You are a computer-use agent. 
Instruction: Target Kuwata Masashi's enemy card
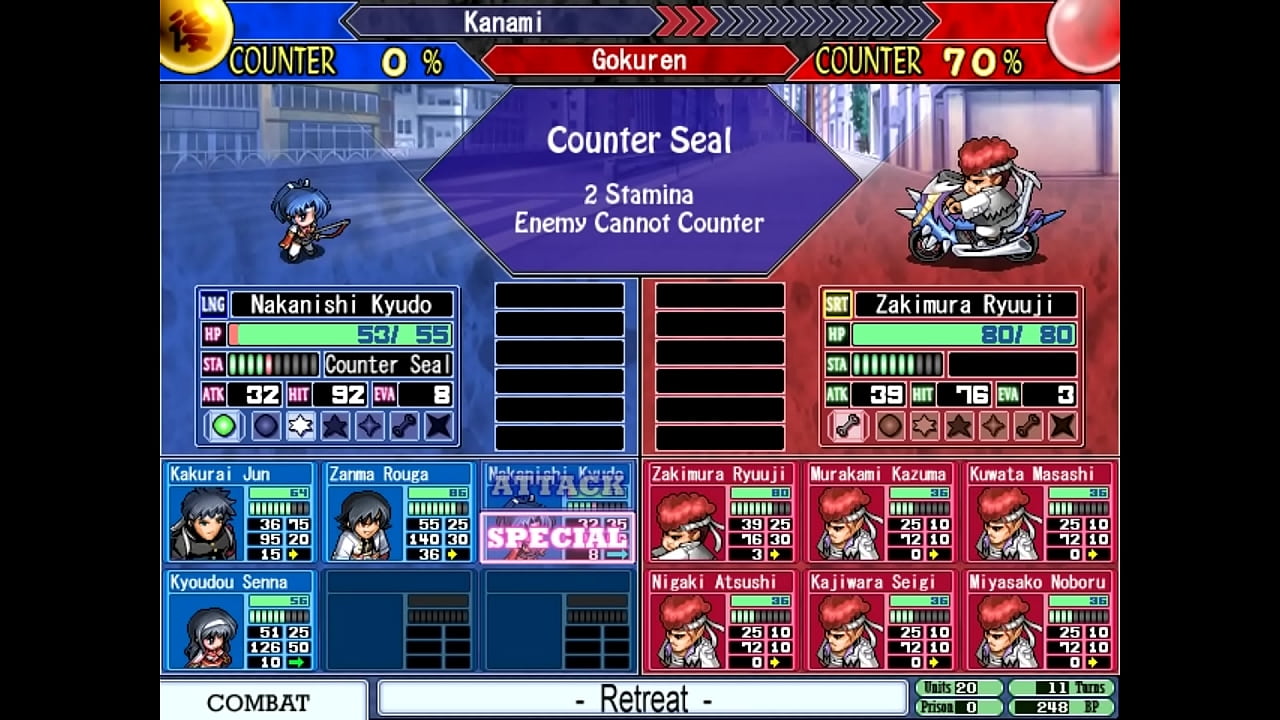(1040, 512)
